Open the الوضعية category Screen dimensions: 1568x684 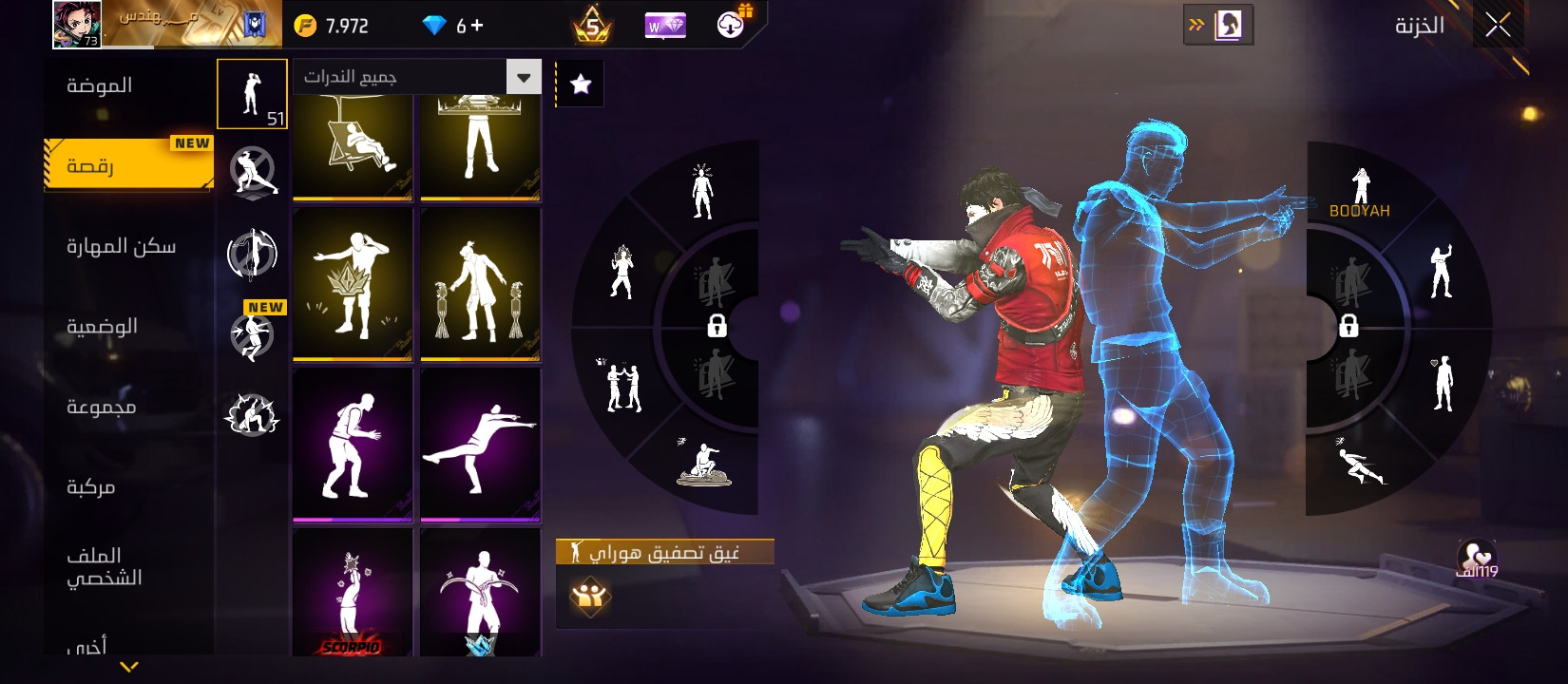(102, 326)
